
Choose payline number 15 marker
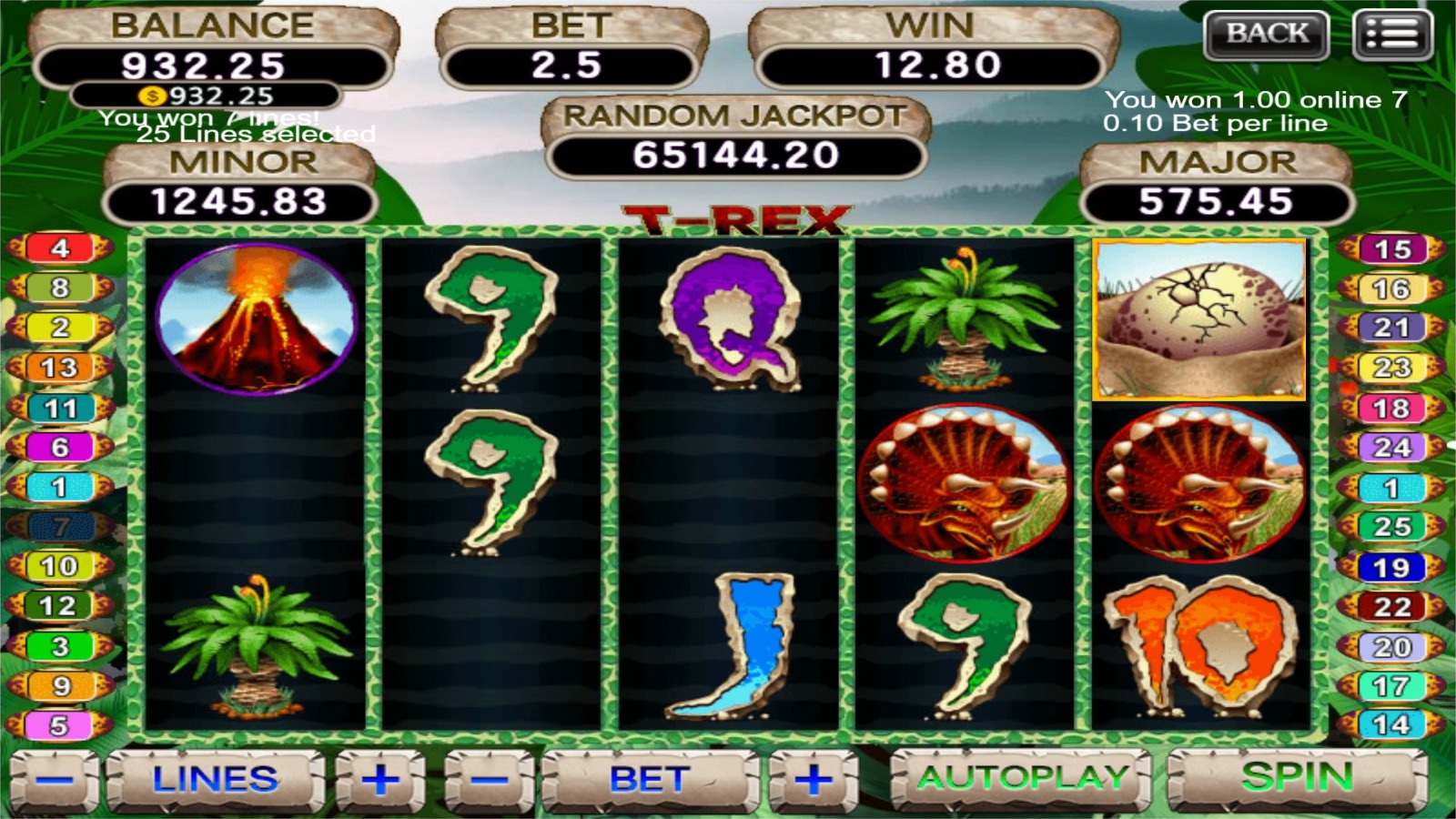click(1391, 249)
